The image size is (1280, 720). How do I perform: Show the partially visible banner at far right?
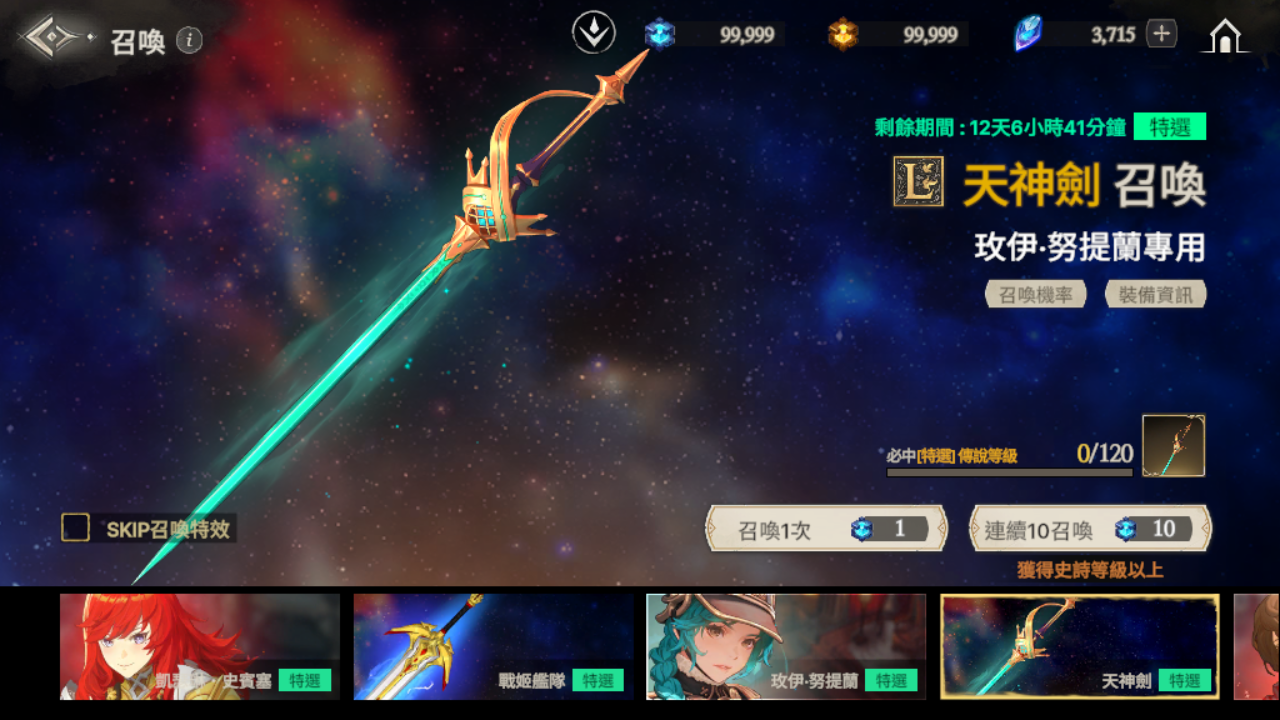(1257, 646)
